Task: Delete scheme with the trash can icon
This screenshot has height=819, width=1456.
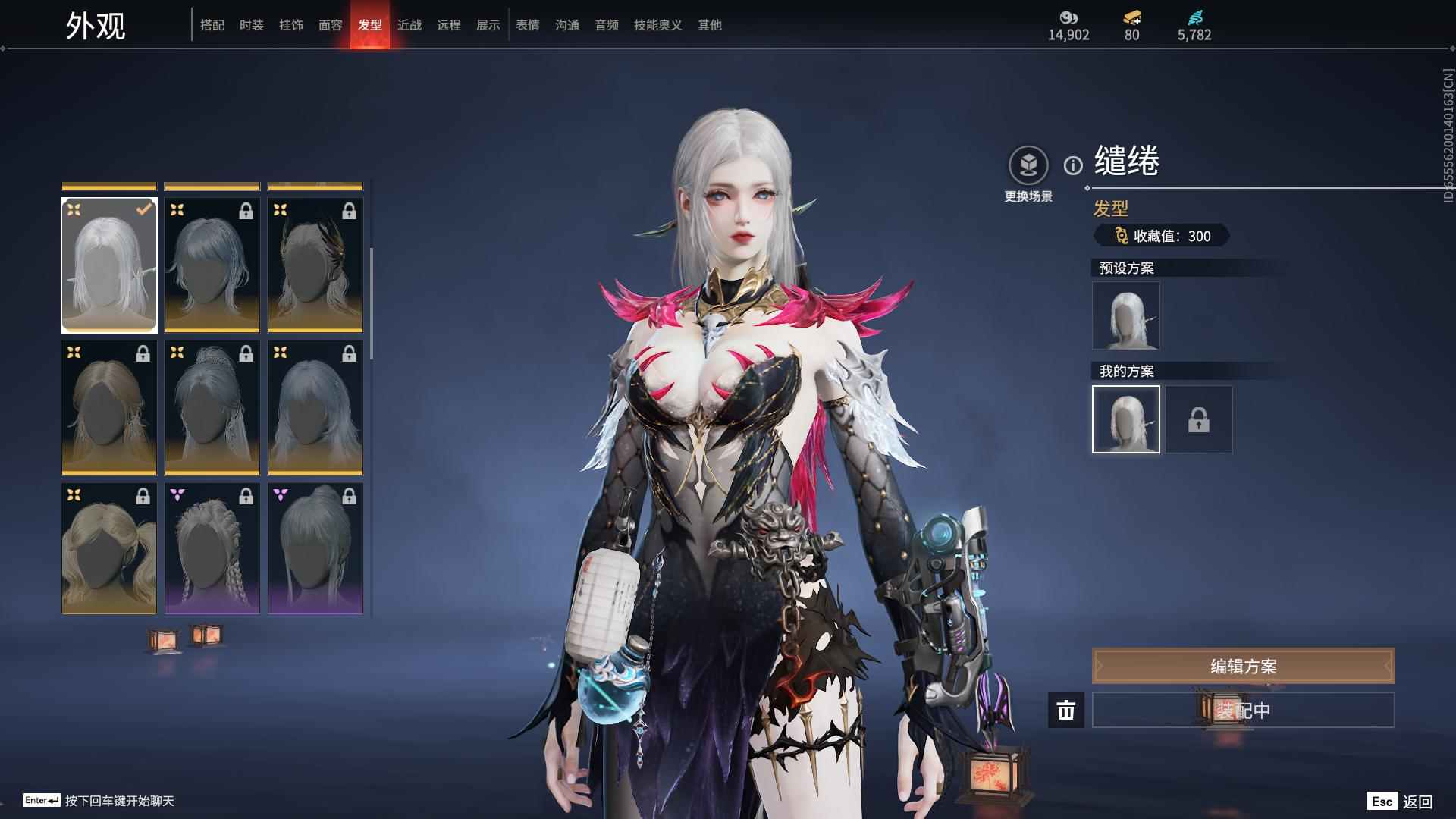Action: coord(1066,711)
